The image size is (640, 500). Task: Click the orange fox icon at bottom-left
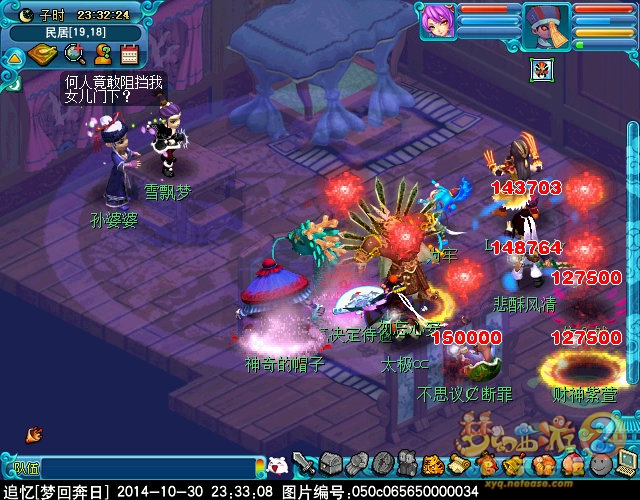(x=35, y=433)
